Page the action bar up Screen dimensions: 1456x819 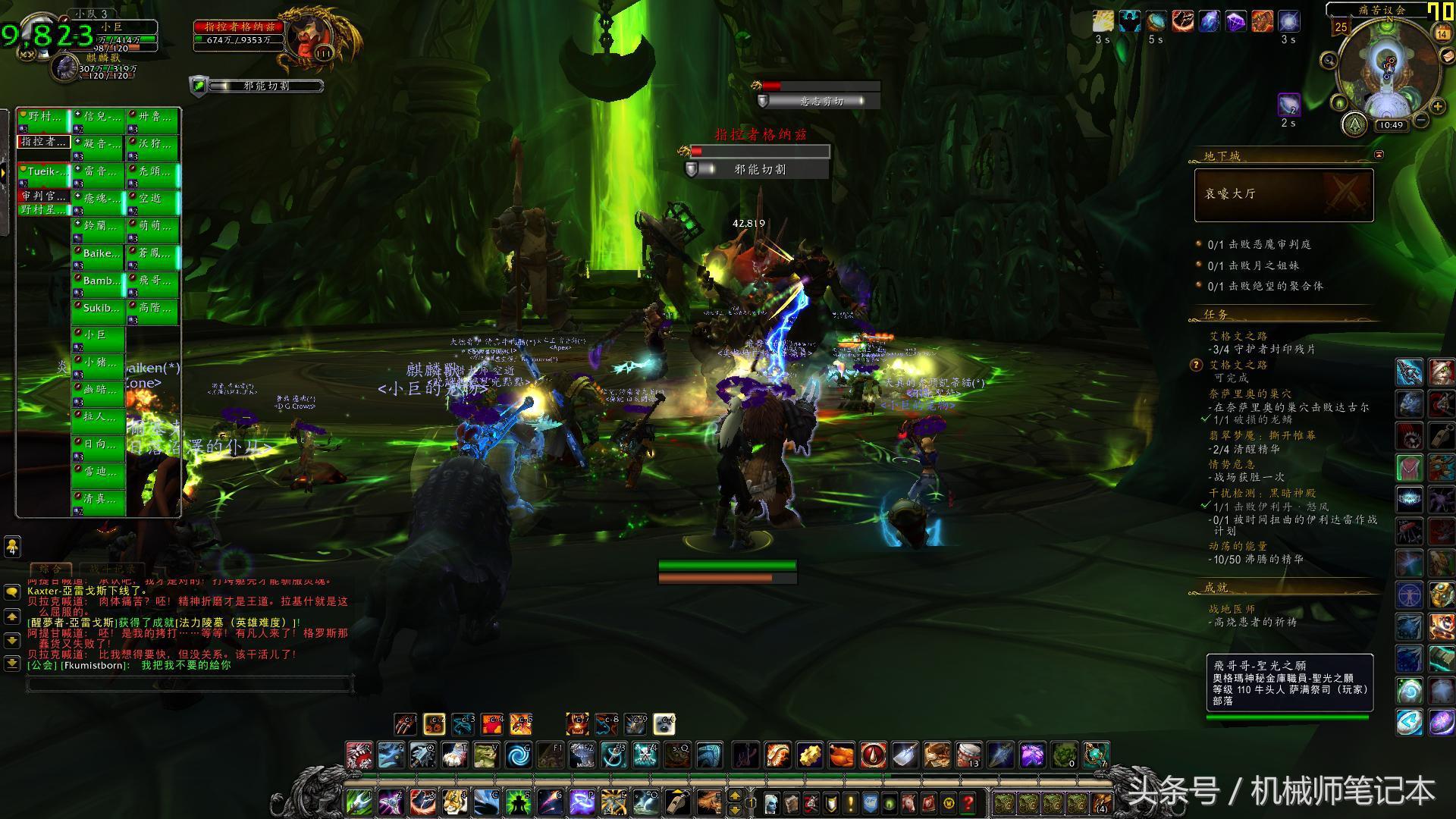point(734,796)
